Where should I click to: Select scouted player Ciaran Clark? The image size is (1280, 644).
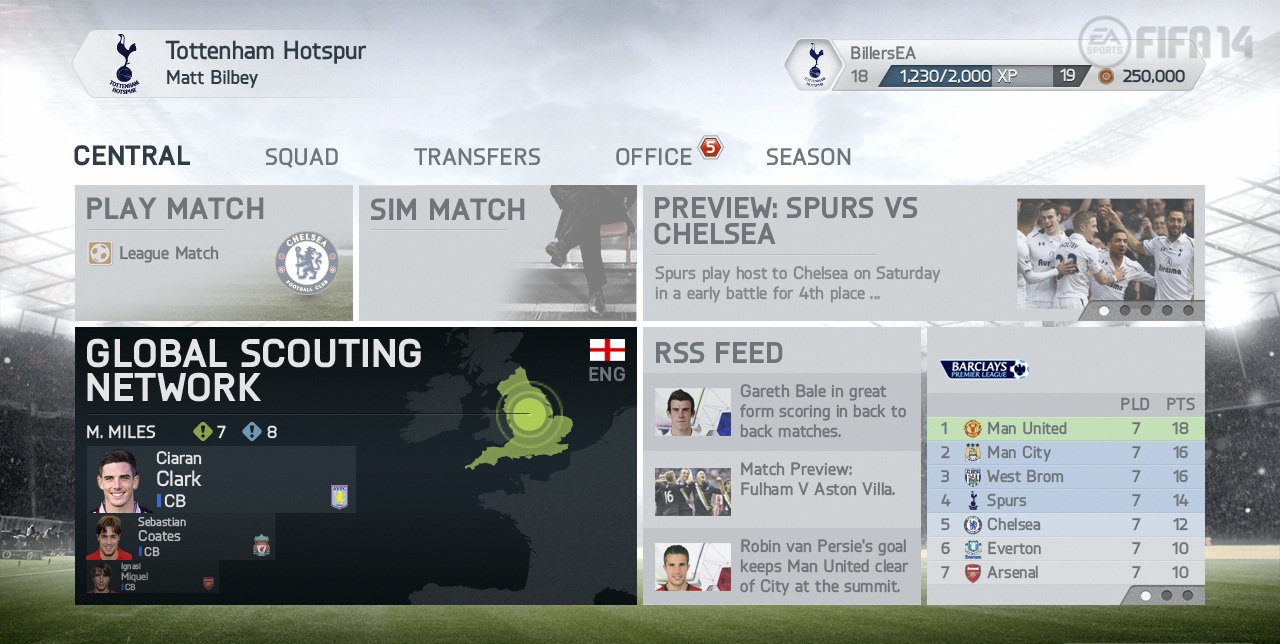(x=221, y=480)
